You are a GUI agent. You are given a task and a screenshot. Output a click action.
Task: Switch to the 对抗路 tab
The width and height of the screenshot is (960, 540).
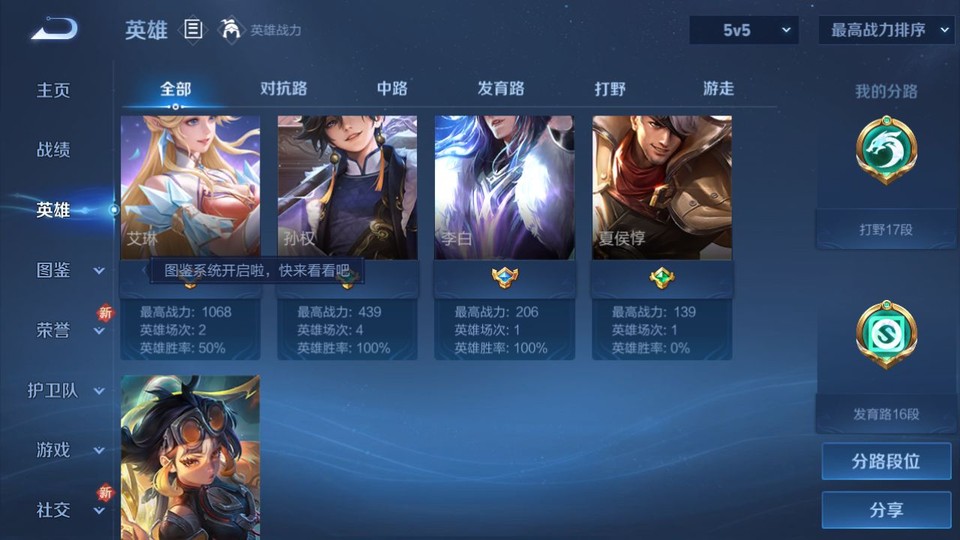point(283,88)
